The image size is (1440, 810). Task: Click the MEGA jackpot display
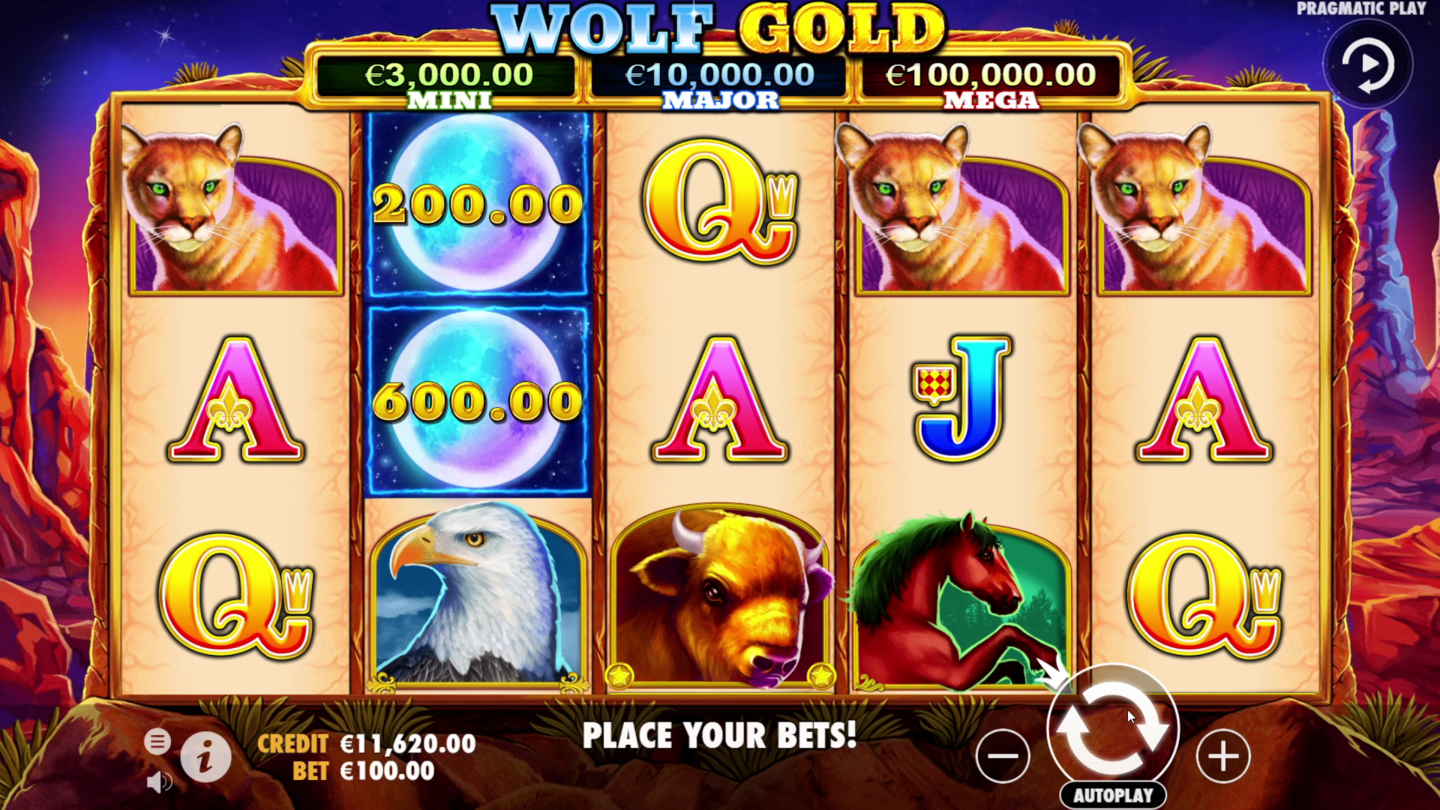pyautogui.click(x=991, y=82)
